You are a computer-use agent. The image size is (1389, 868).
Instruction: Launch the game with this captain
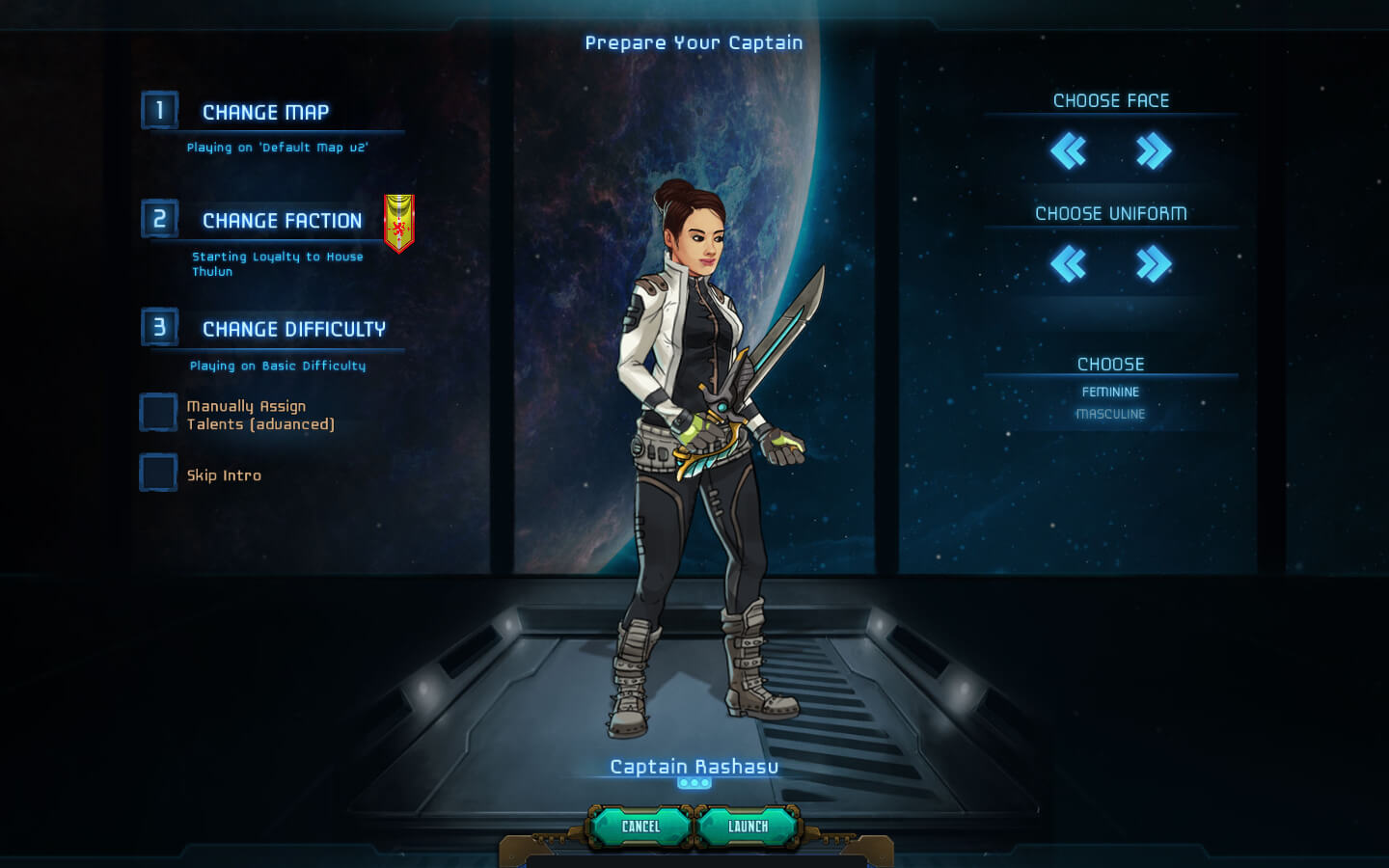tap(749, 827)
